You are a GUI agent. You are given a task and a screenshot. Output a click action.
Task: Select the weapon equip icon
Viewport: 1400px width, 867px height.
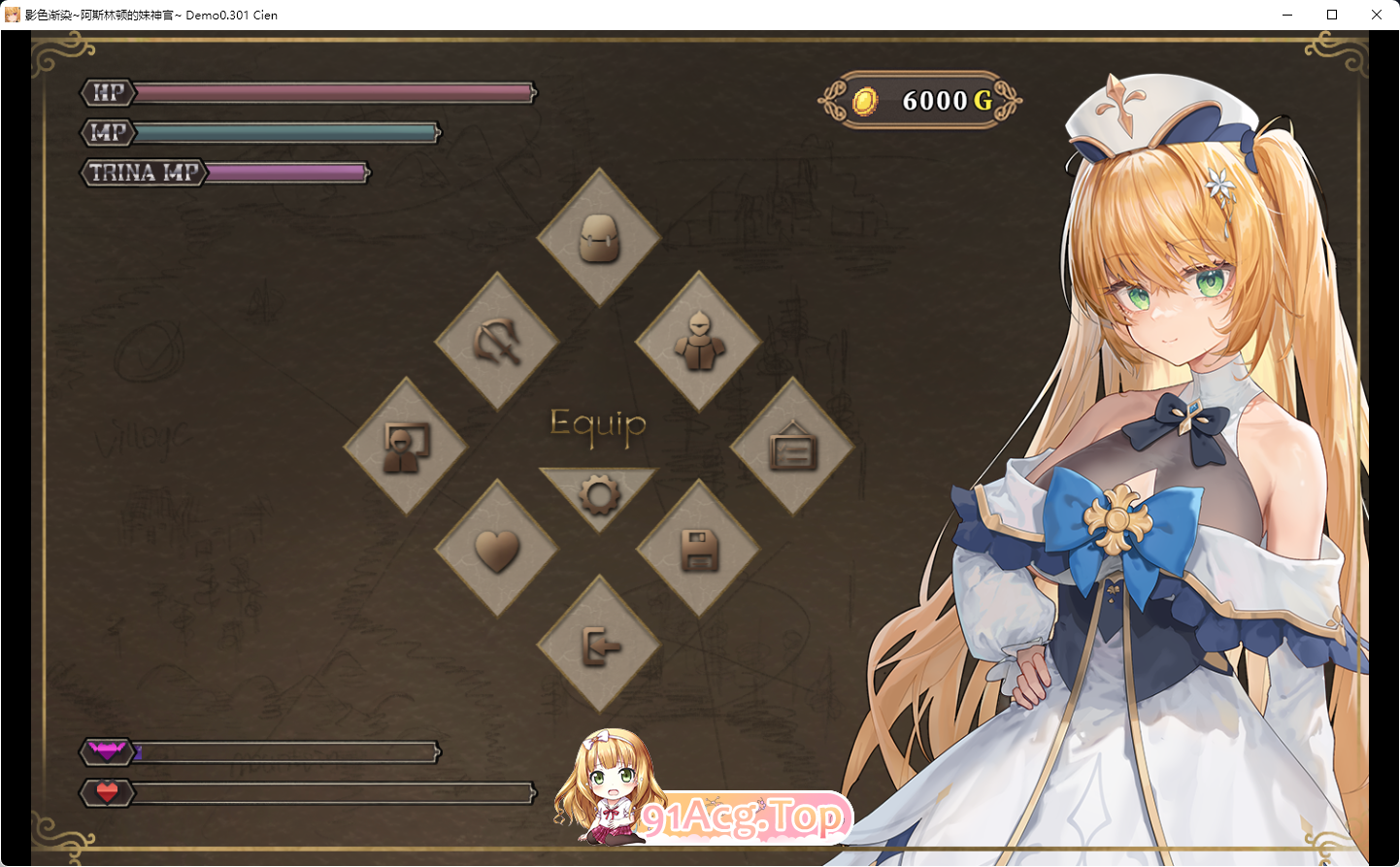498,342
